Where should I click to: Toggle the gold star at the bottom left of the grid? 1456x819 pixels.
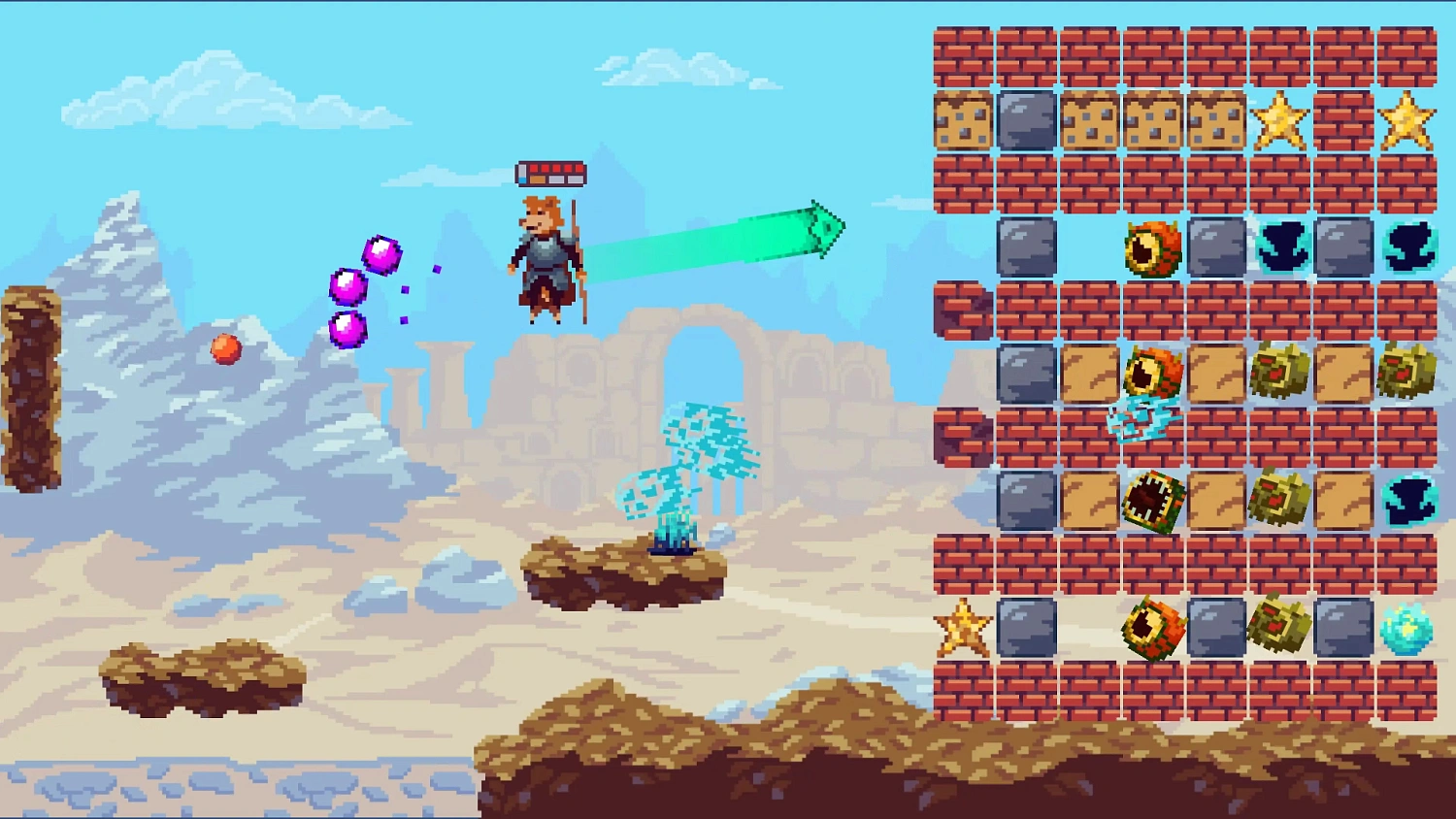[961, 631]
